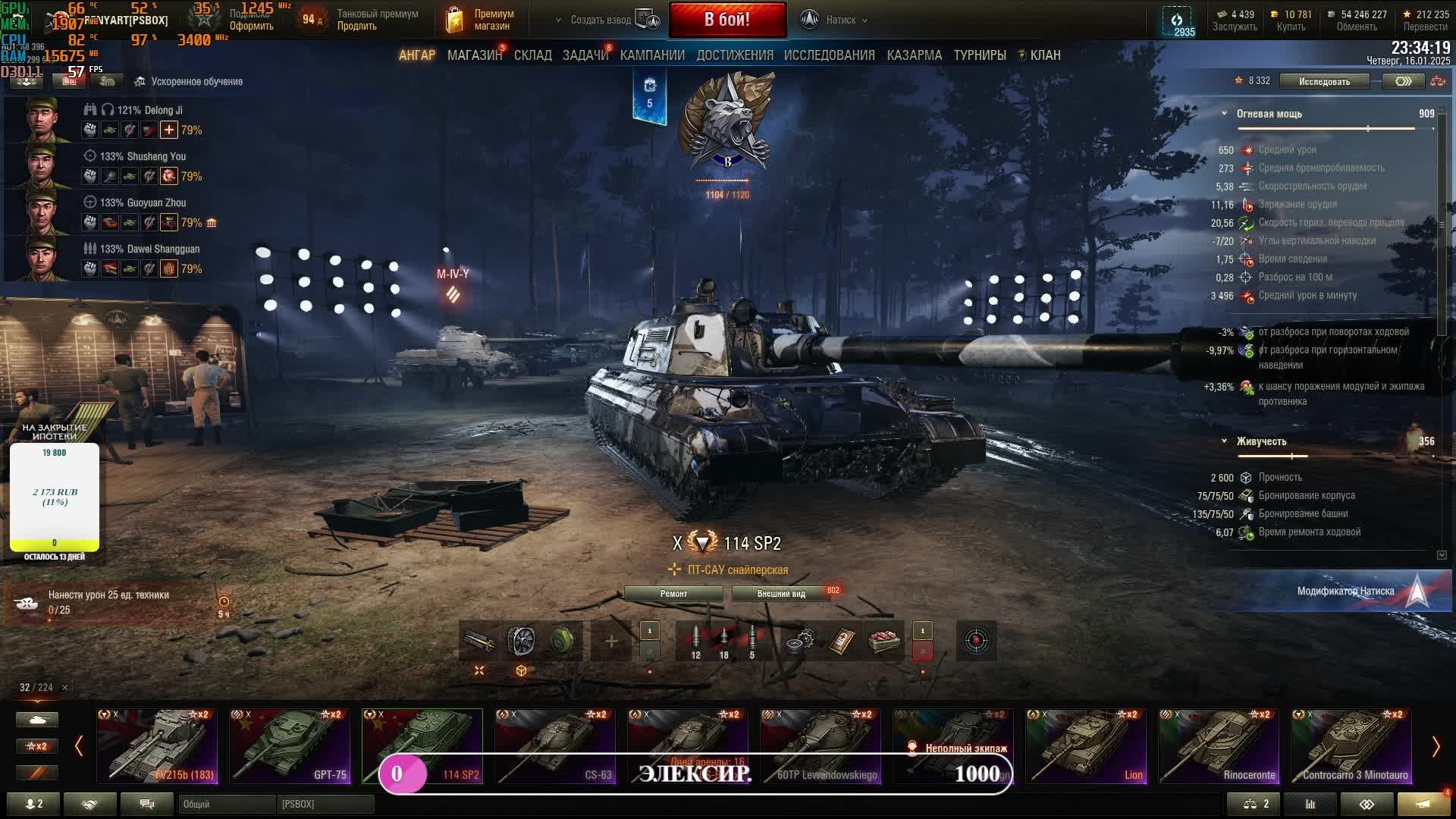
Task: Select the Rinoceronte tank card
Action: pos(1218,745)
